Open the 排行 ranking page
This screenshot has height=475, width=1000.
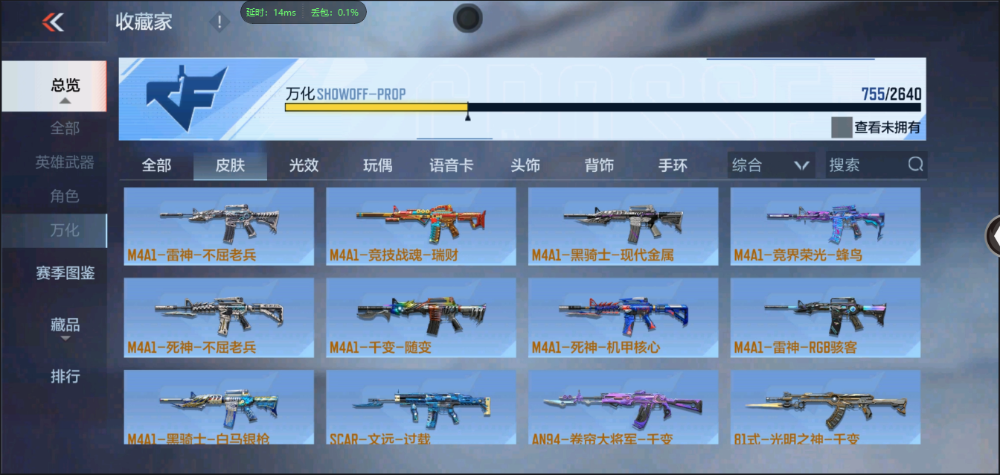pos(65,376)
